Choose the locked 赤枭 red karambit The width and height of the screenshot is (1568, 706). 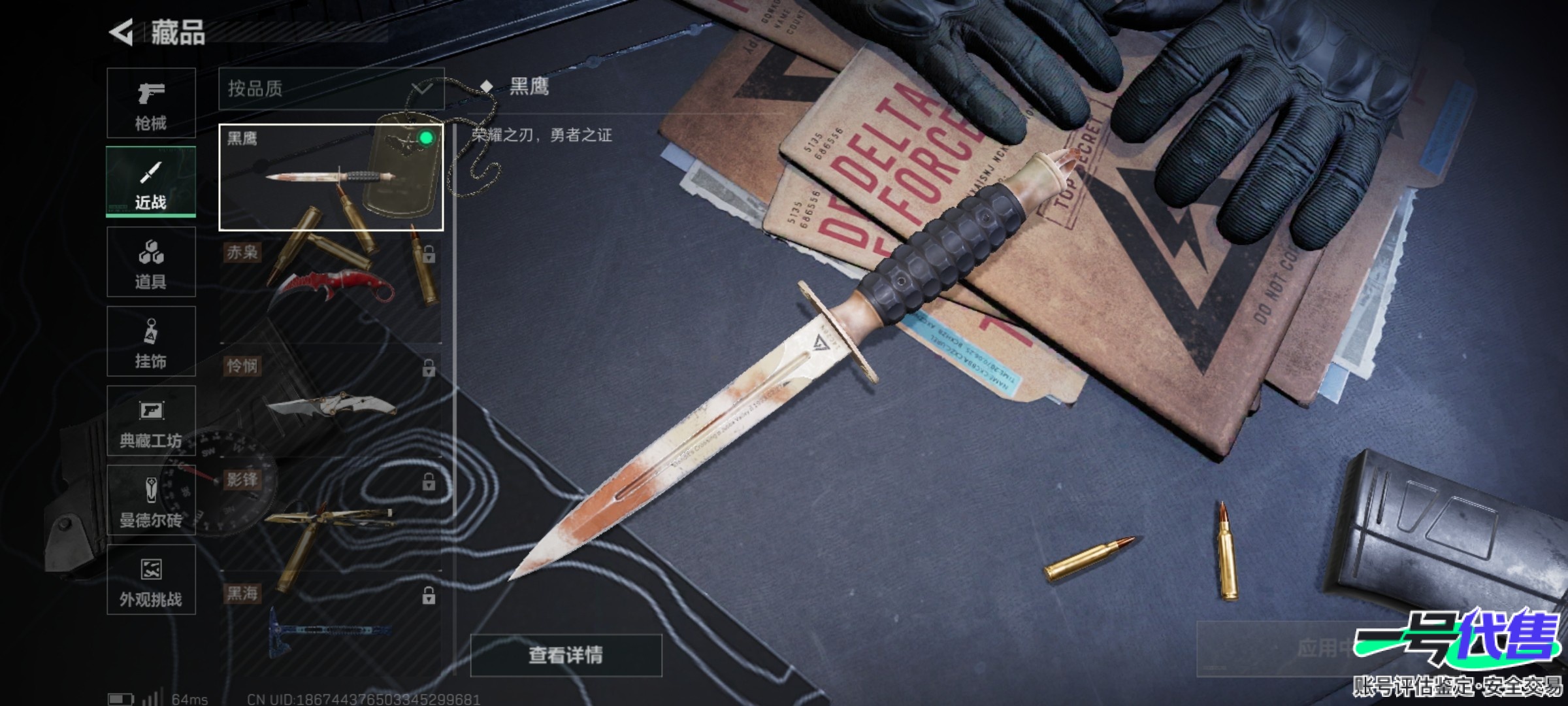point(331,291)
